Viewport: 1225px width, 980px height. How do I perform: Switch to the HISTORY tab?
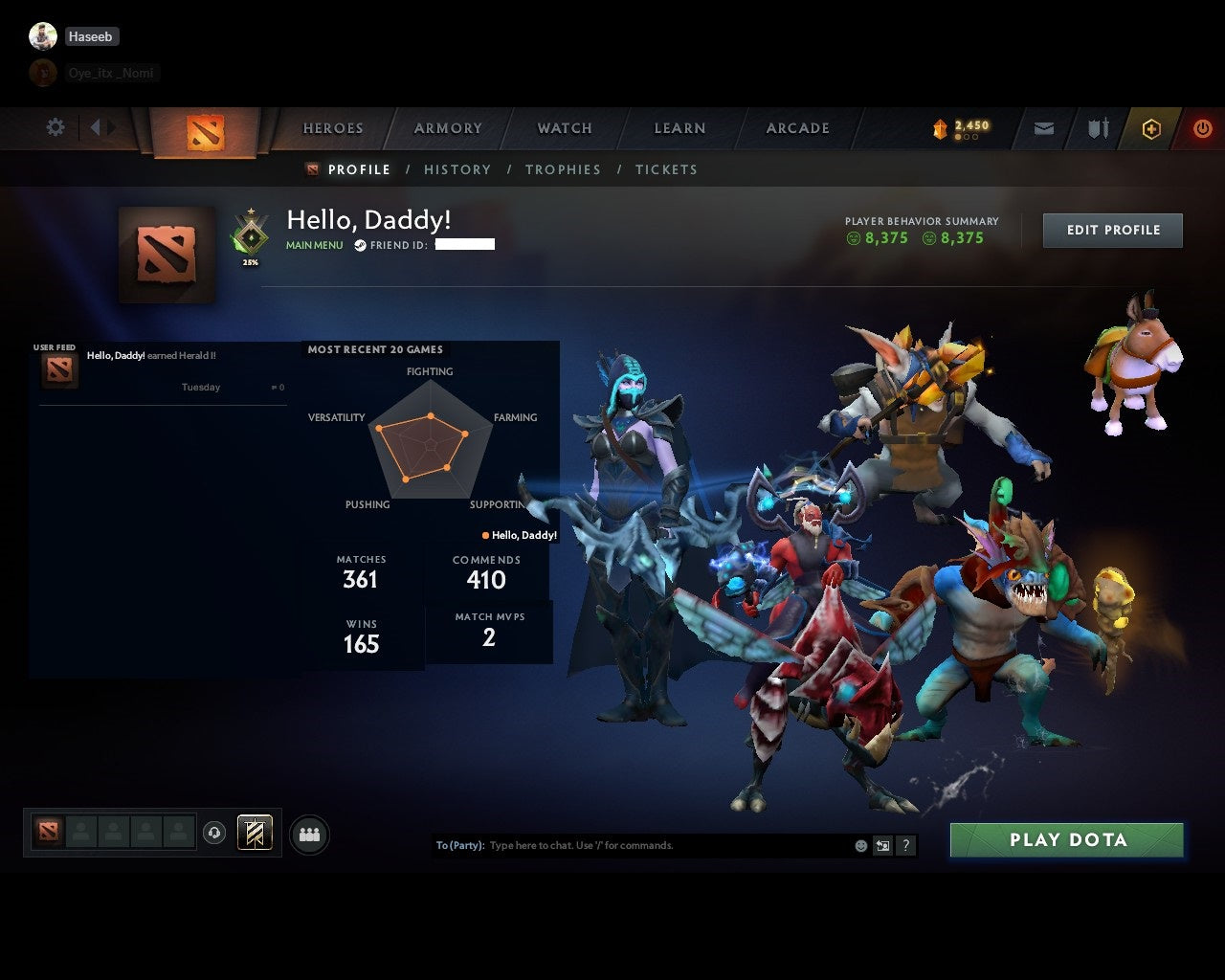pos(457,169)
